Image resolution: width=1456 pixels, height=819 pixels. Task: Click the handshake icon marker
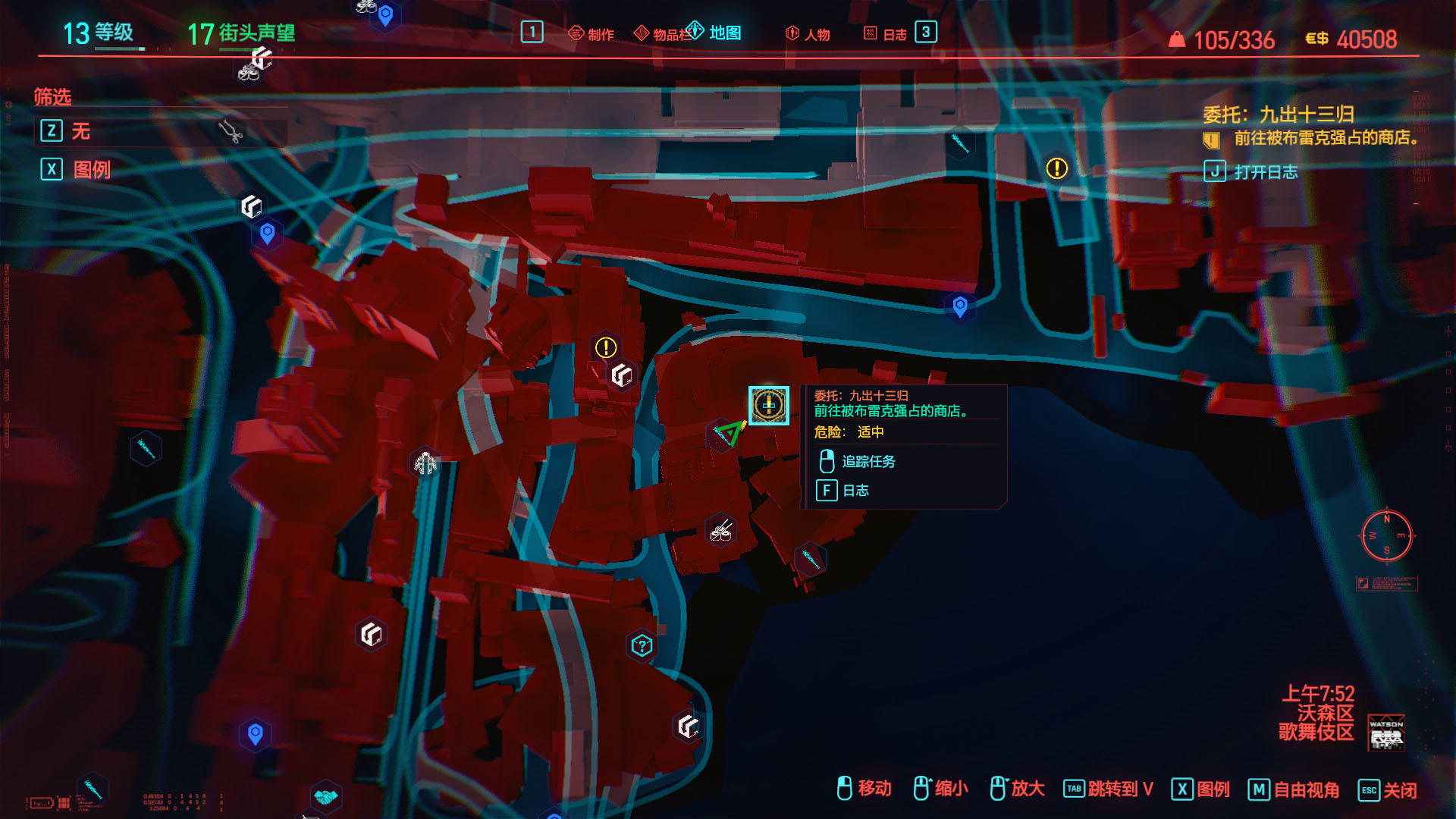(x=326, y=797)
